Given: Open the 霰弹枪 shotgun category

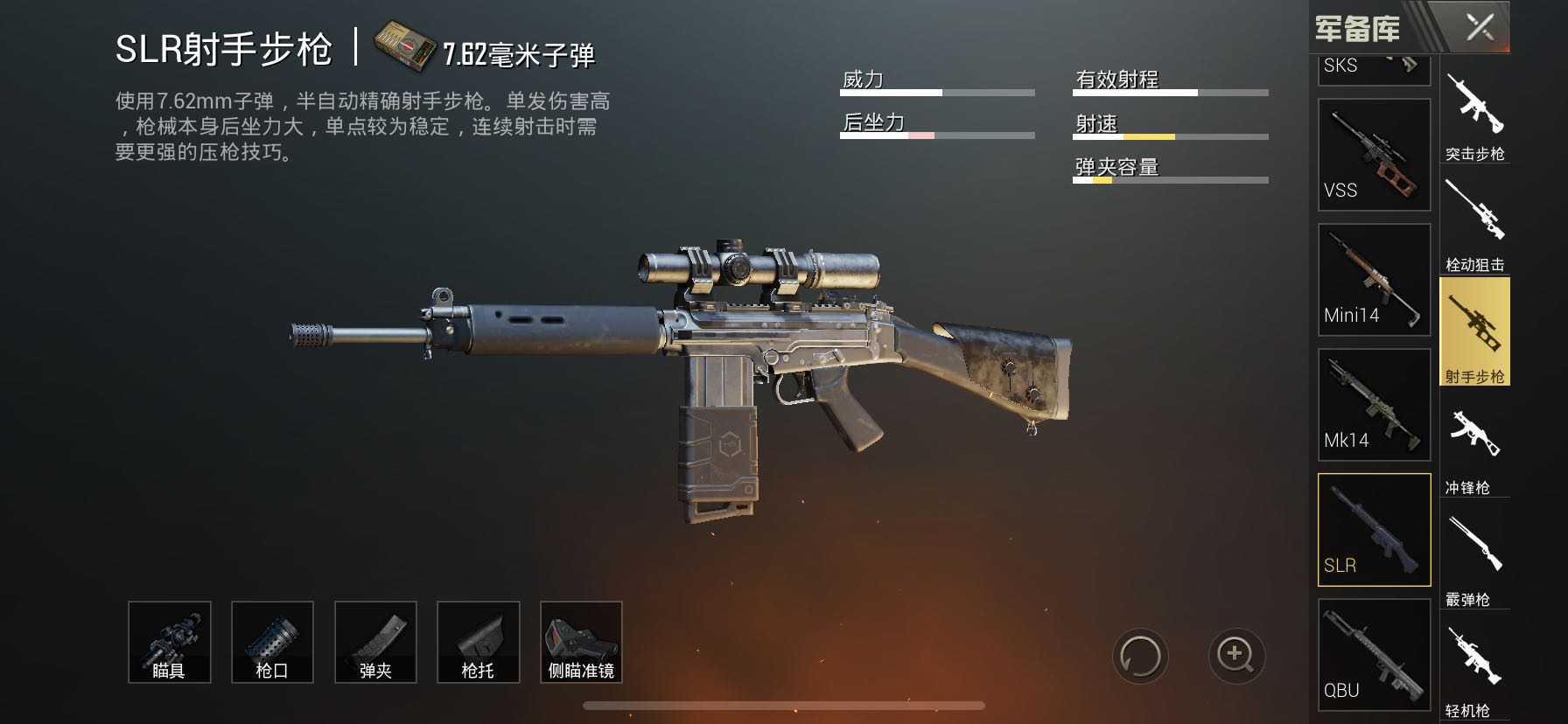Looking at the screenshot, I should [1474, 558].
